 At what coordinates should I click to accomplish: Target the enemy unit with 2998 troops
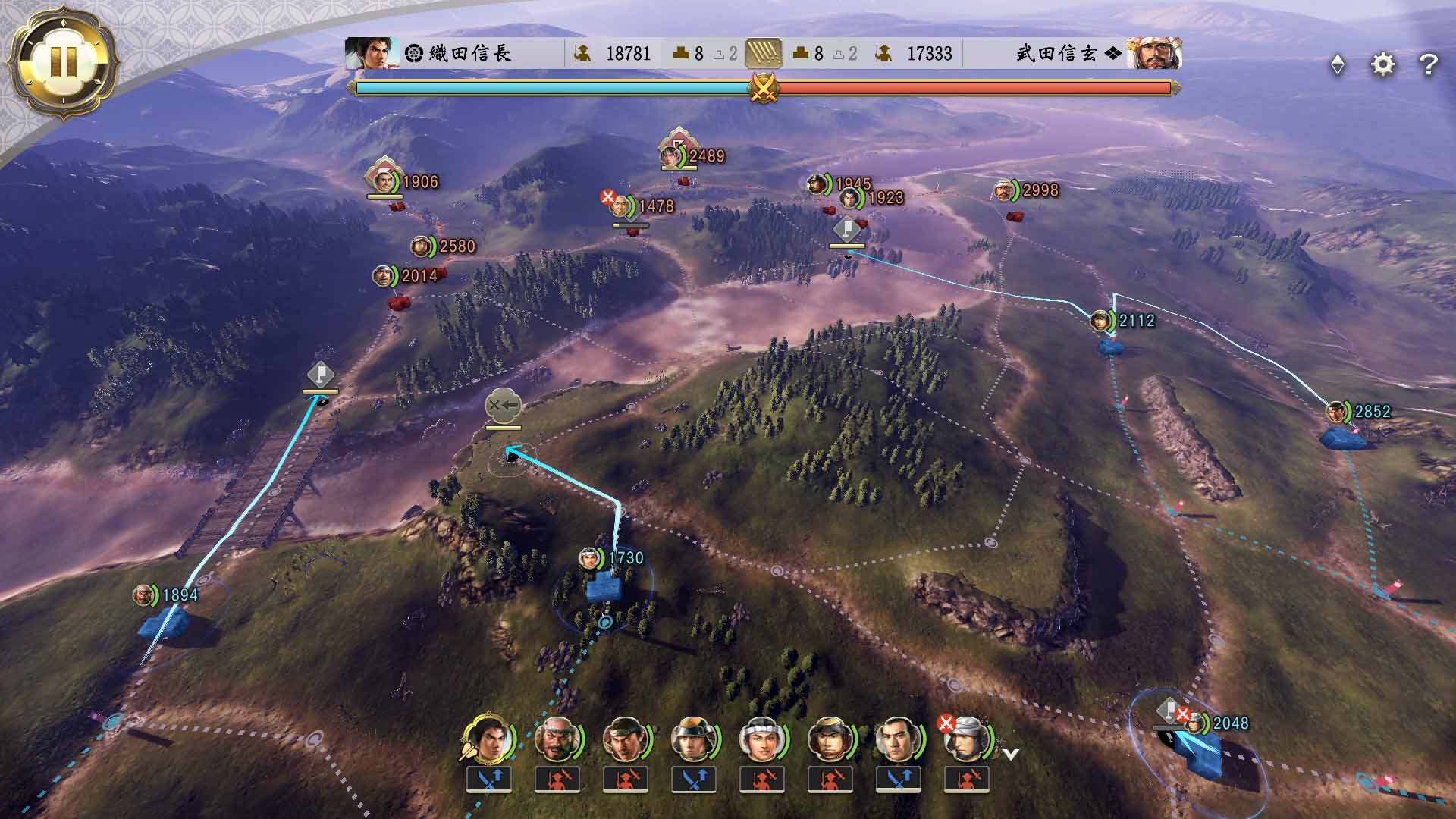[x=1005, y=190]
